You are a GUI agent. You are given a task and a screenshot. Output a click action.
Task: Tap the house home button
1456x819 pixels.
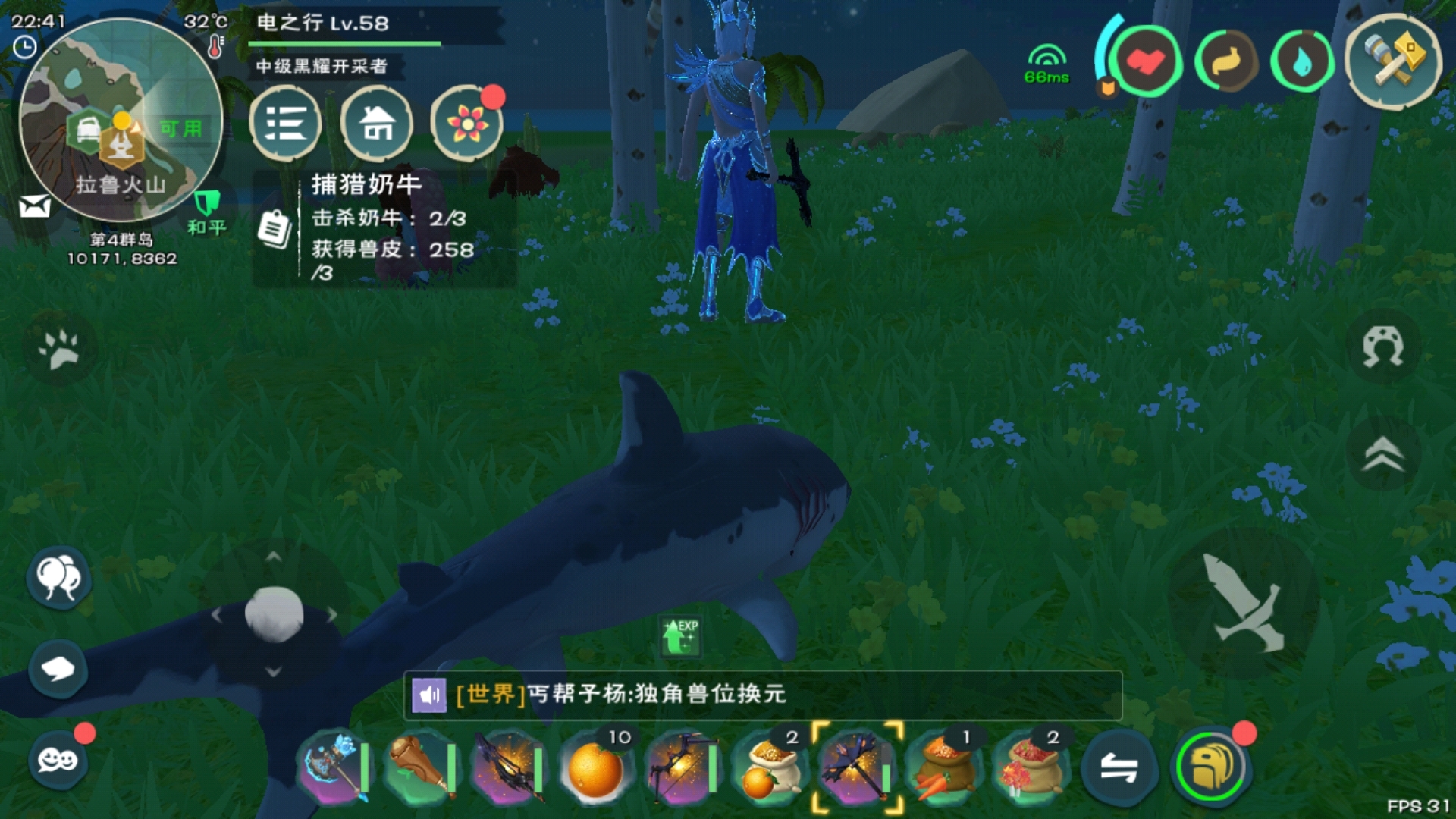point(376,123)
